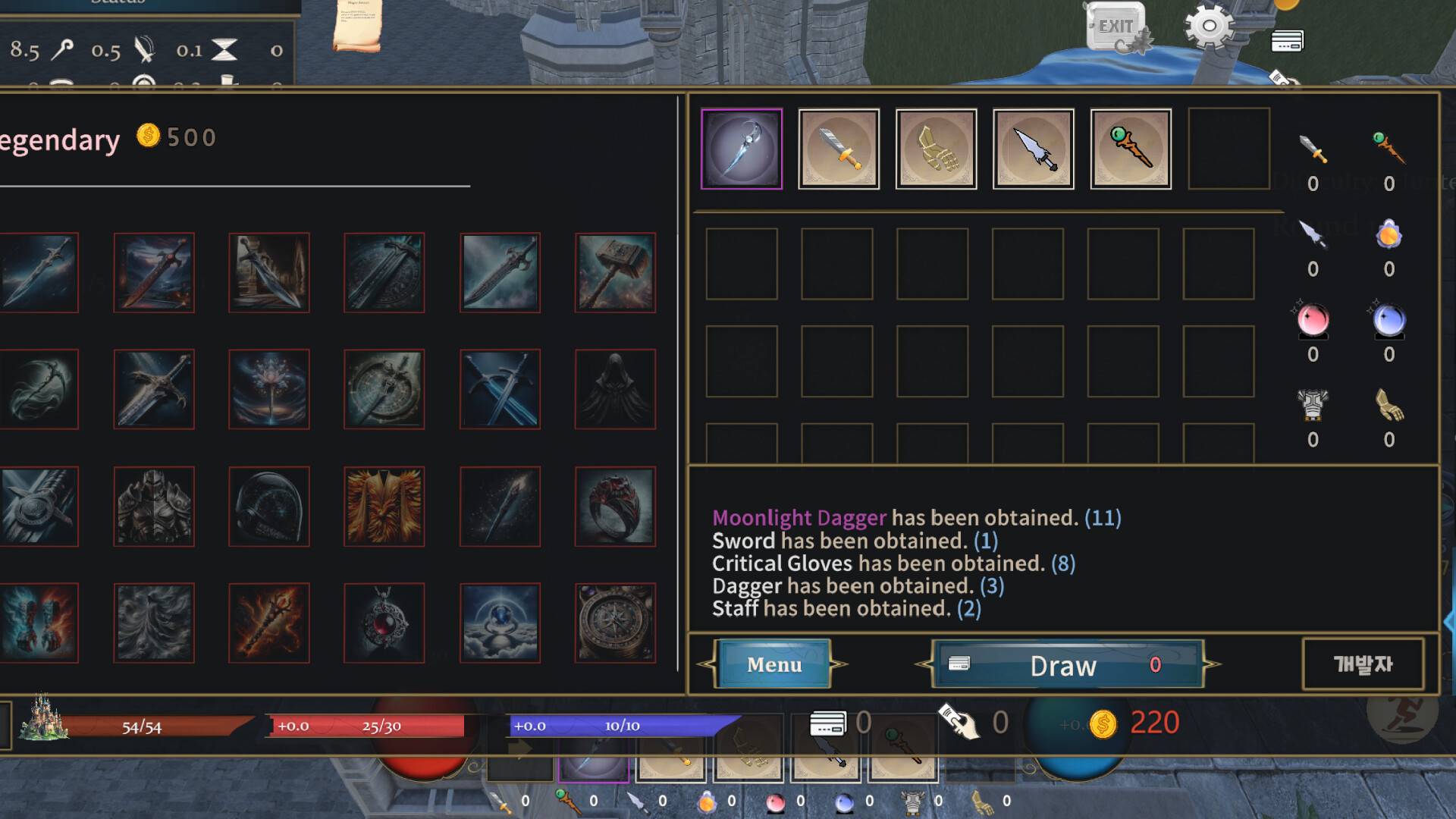
Task: Click the armor counter icon on the right
Action: click(1311, 406)
